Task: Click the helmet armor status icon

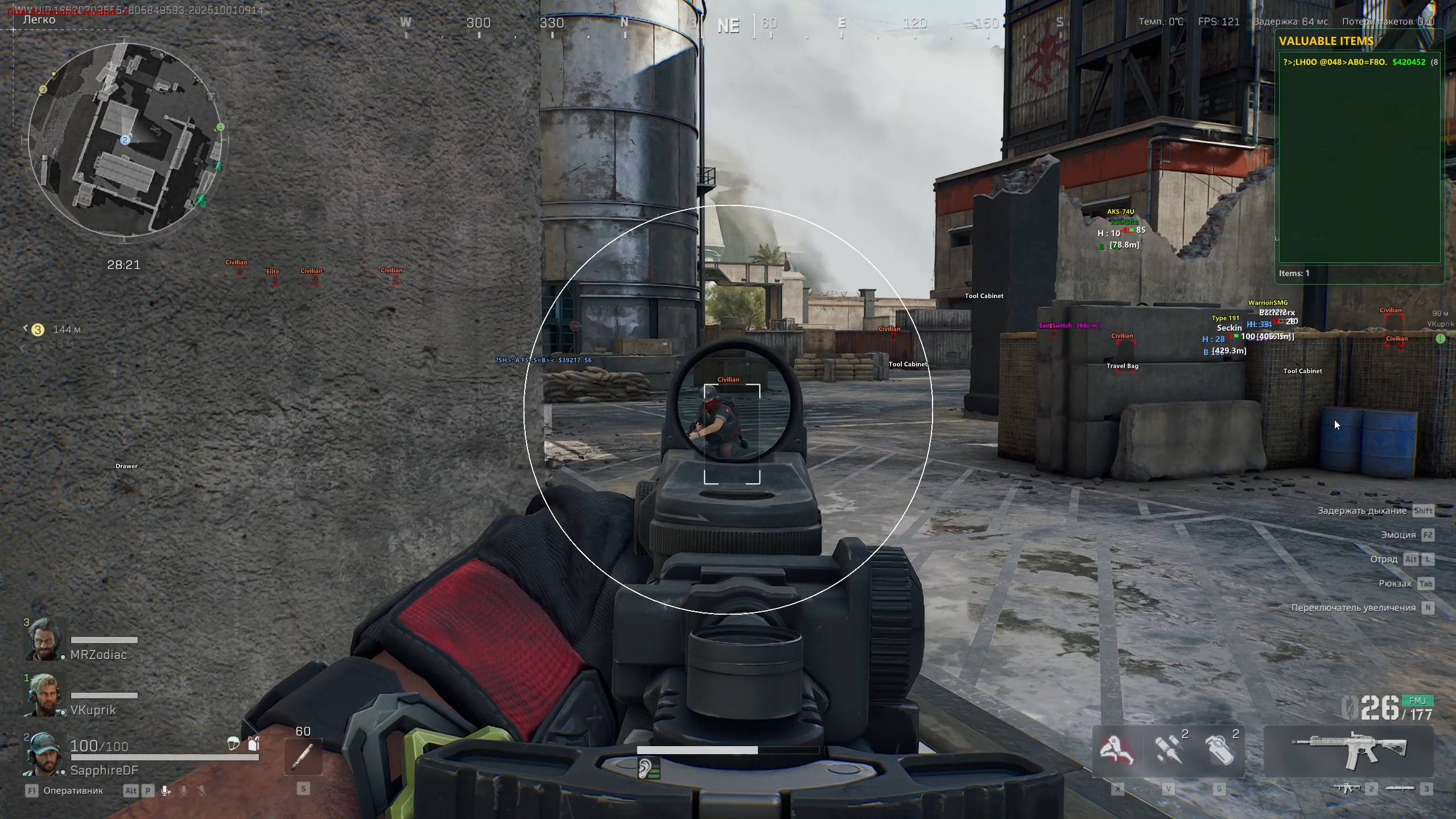Action: pyautogui.click(x=233, y=743)
